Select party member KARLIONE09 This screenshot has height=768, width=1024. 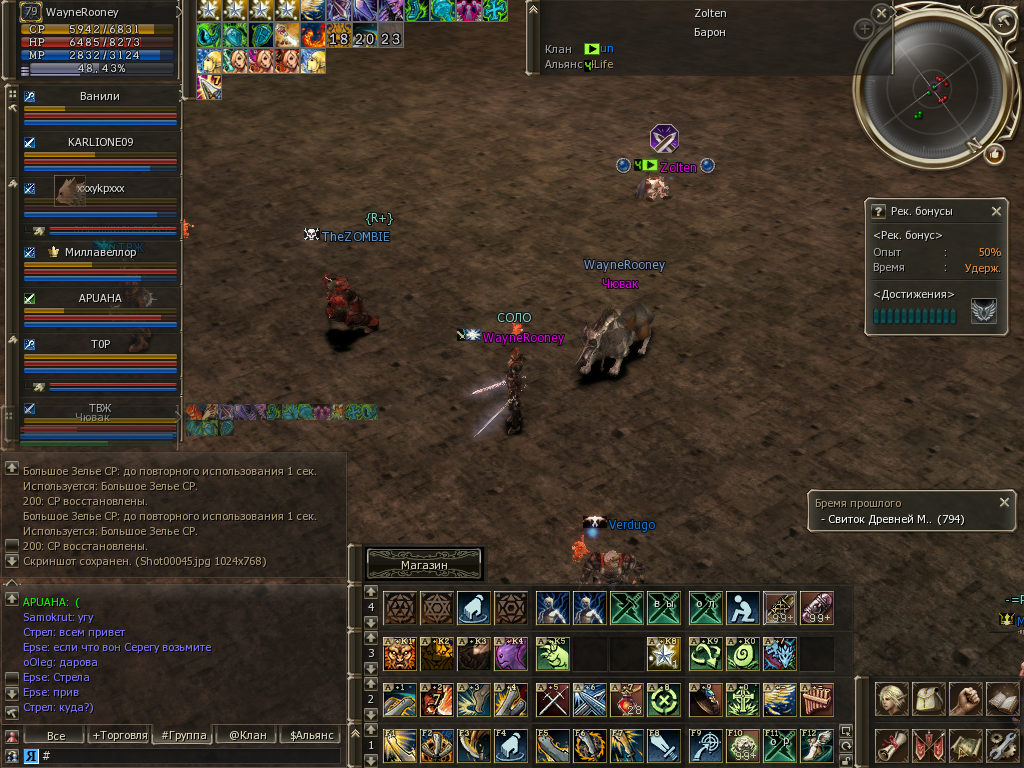tap(100, 142)
